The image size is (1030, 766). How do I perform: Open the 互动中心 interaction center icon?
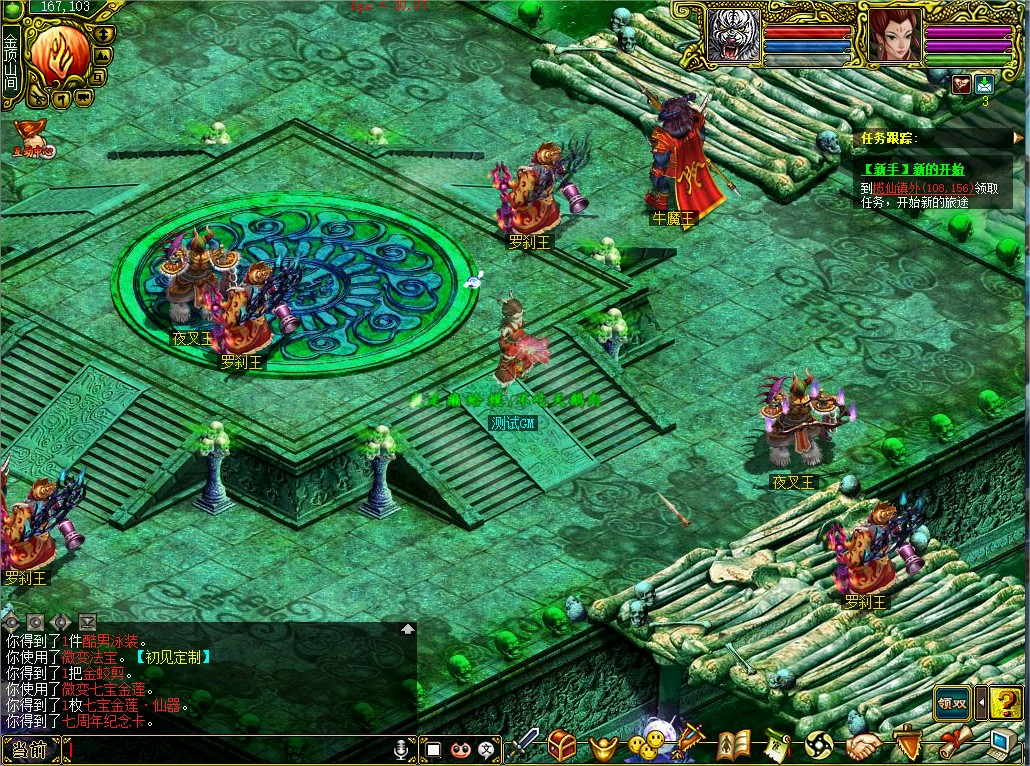point(33,138)
